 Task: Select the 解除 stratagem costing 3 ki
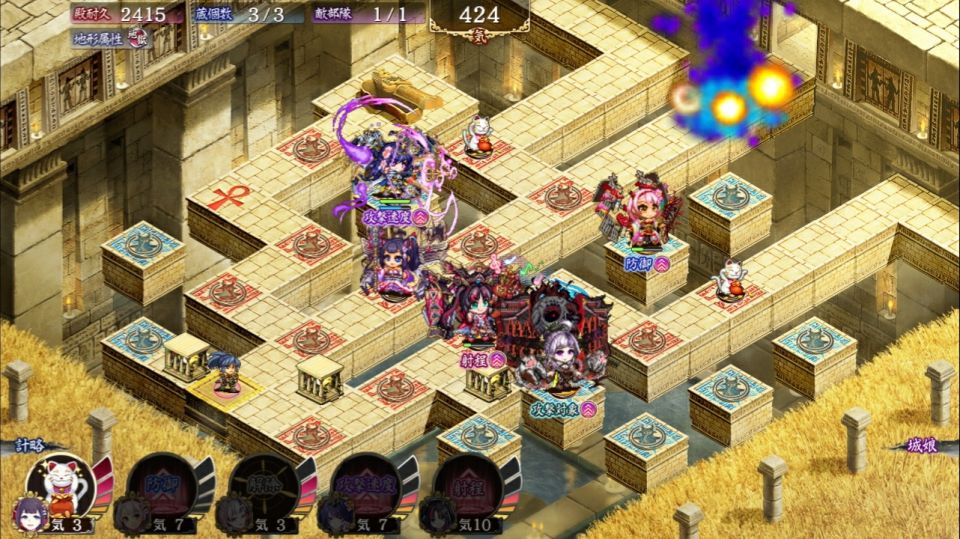[264, 488]
